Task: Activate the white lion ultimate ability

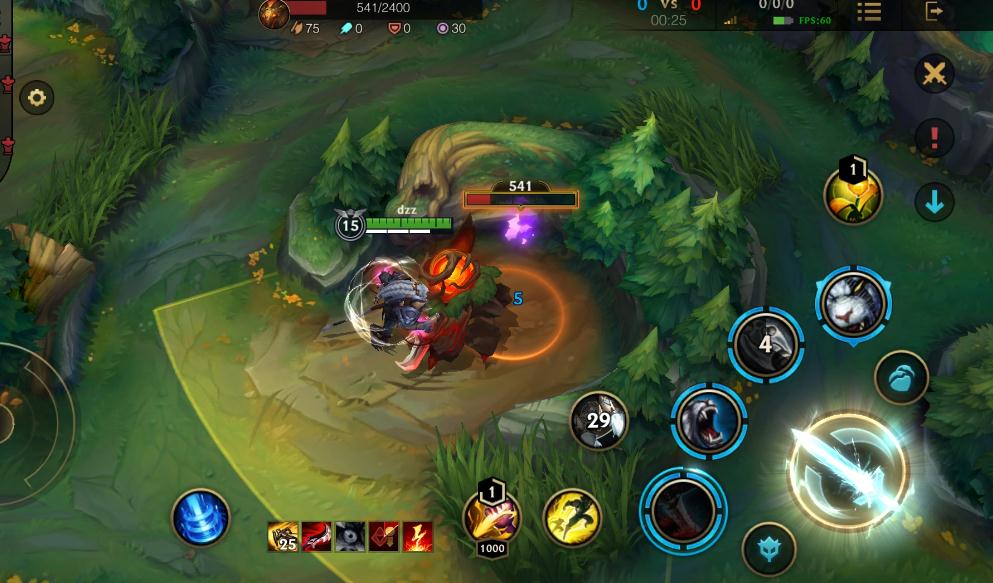Action: pyautogui.click(x=853, y=303)
